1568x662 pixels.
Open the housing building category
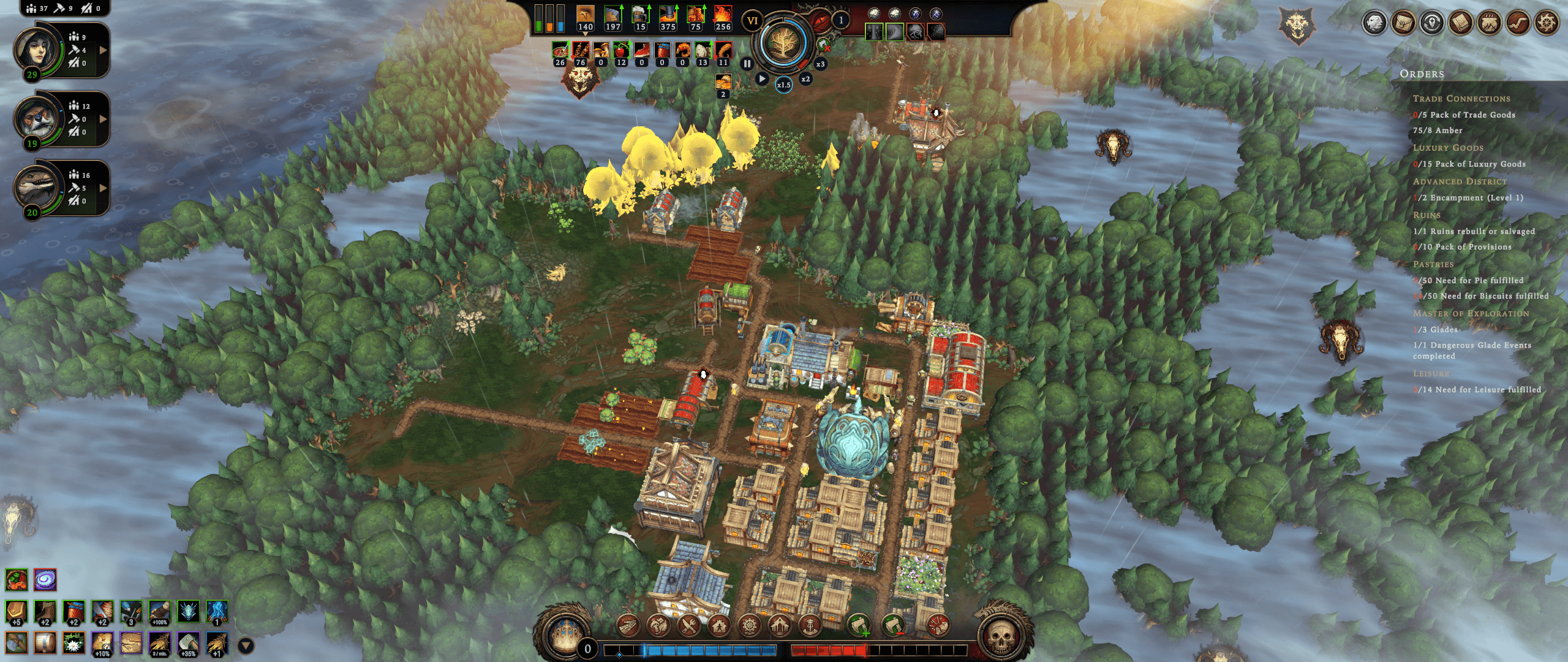[719, 626]
